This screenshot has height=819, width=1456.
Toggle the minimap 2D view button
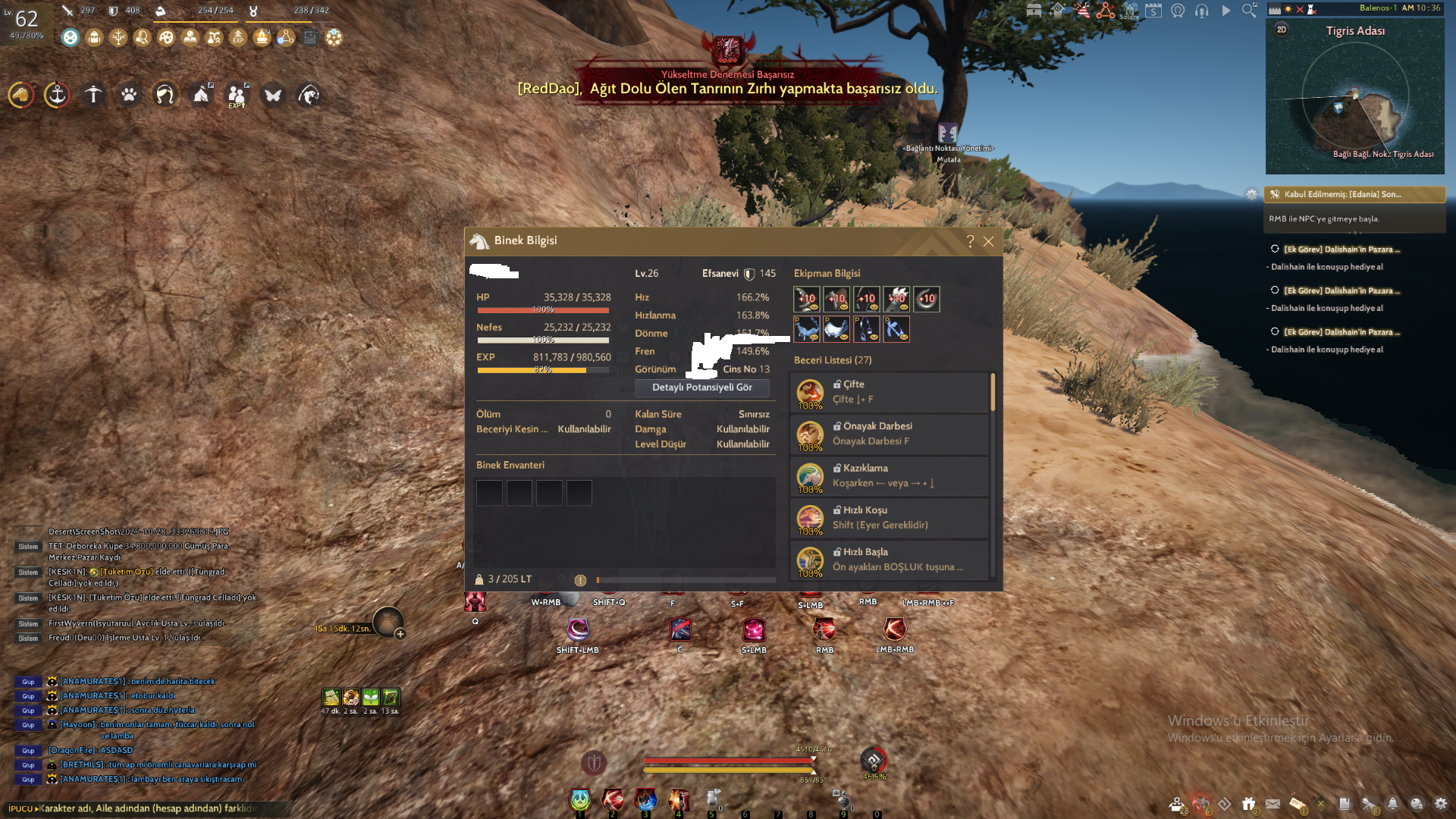[x=1282, y=30]
